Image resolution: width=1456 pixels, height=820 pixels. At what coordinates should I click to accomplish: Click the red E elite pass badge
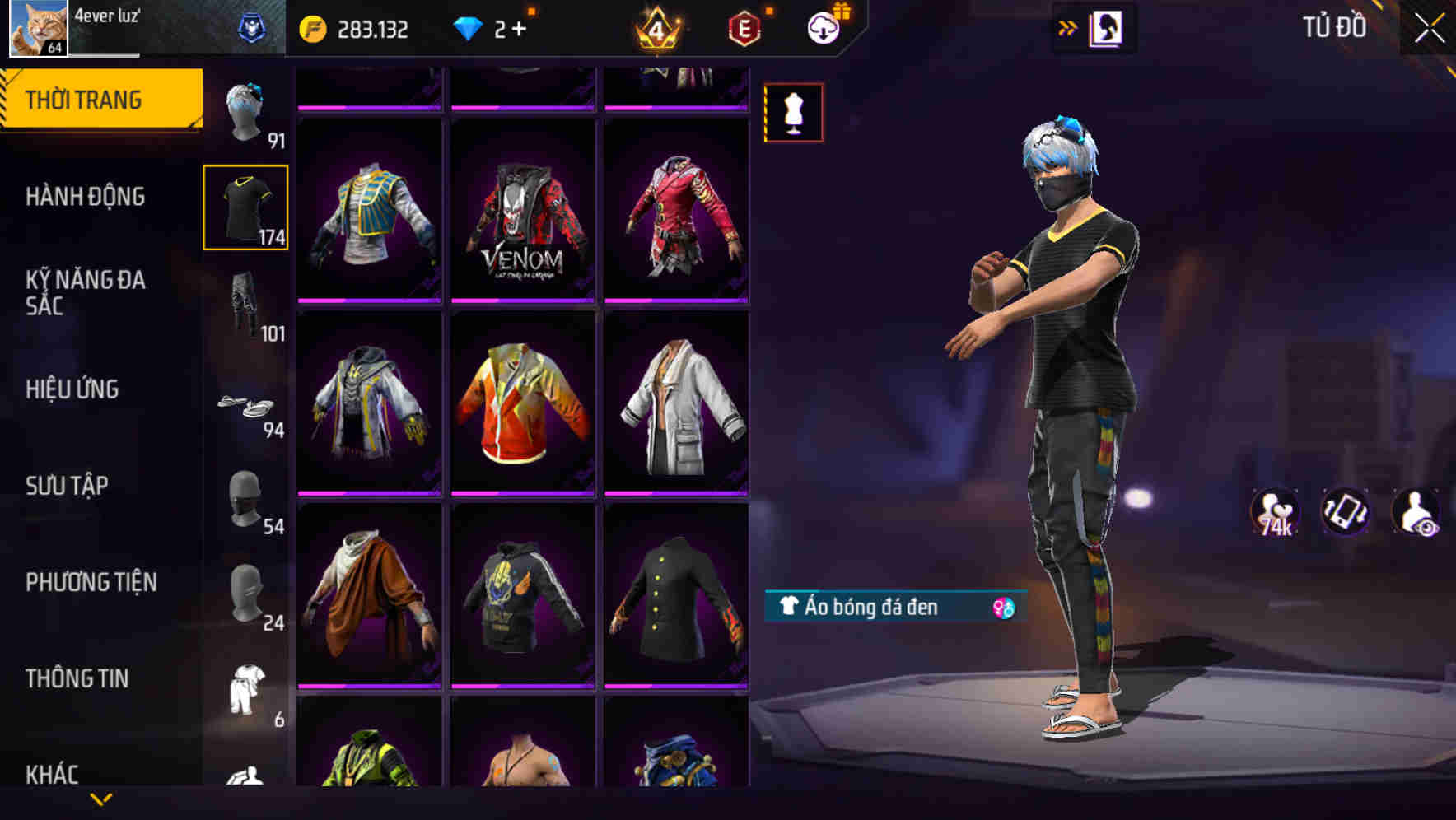point(743,27)
